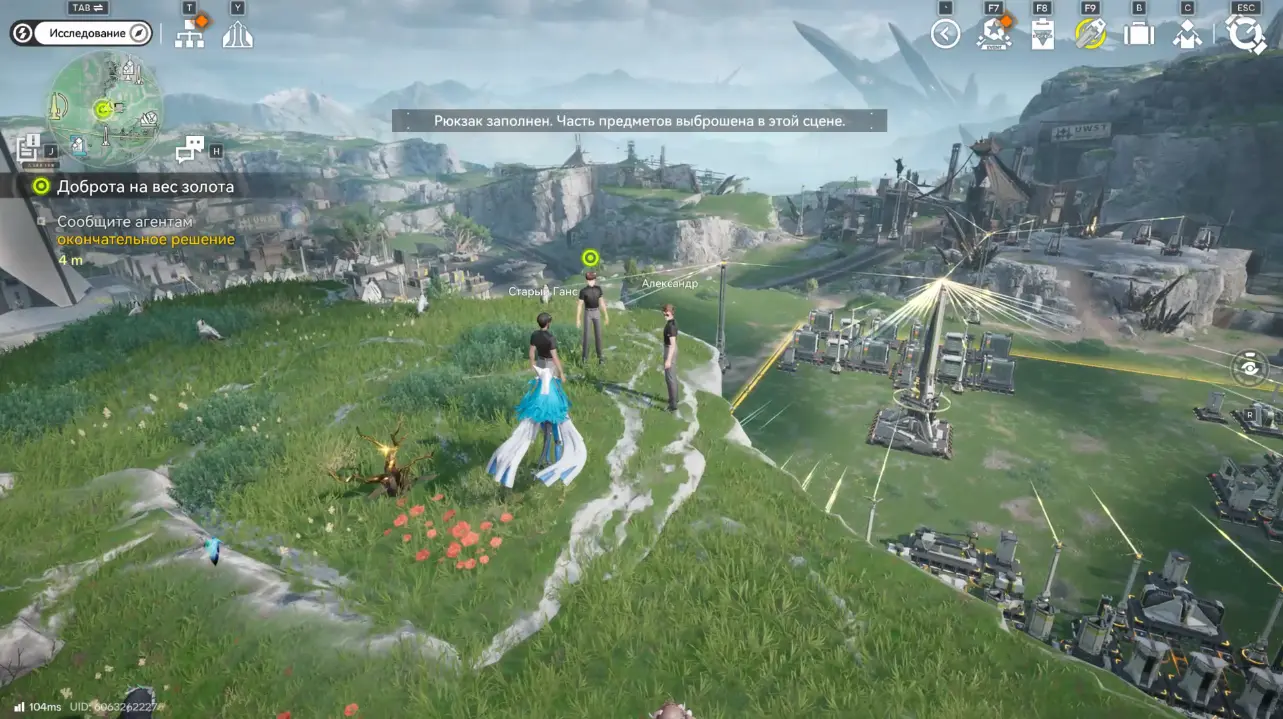
Task: Open the yellow-circled ticket icon
Action: pyautogui.click(x=1090, y=34)
